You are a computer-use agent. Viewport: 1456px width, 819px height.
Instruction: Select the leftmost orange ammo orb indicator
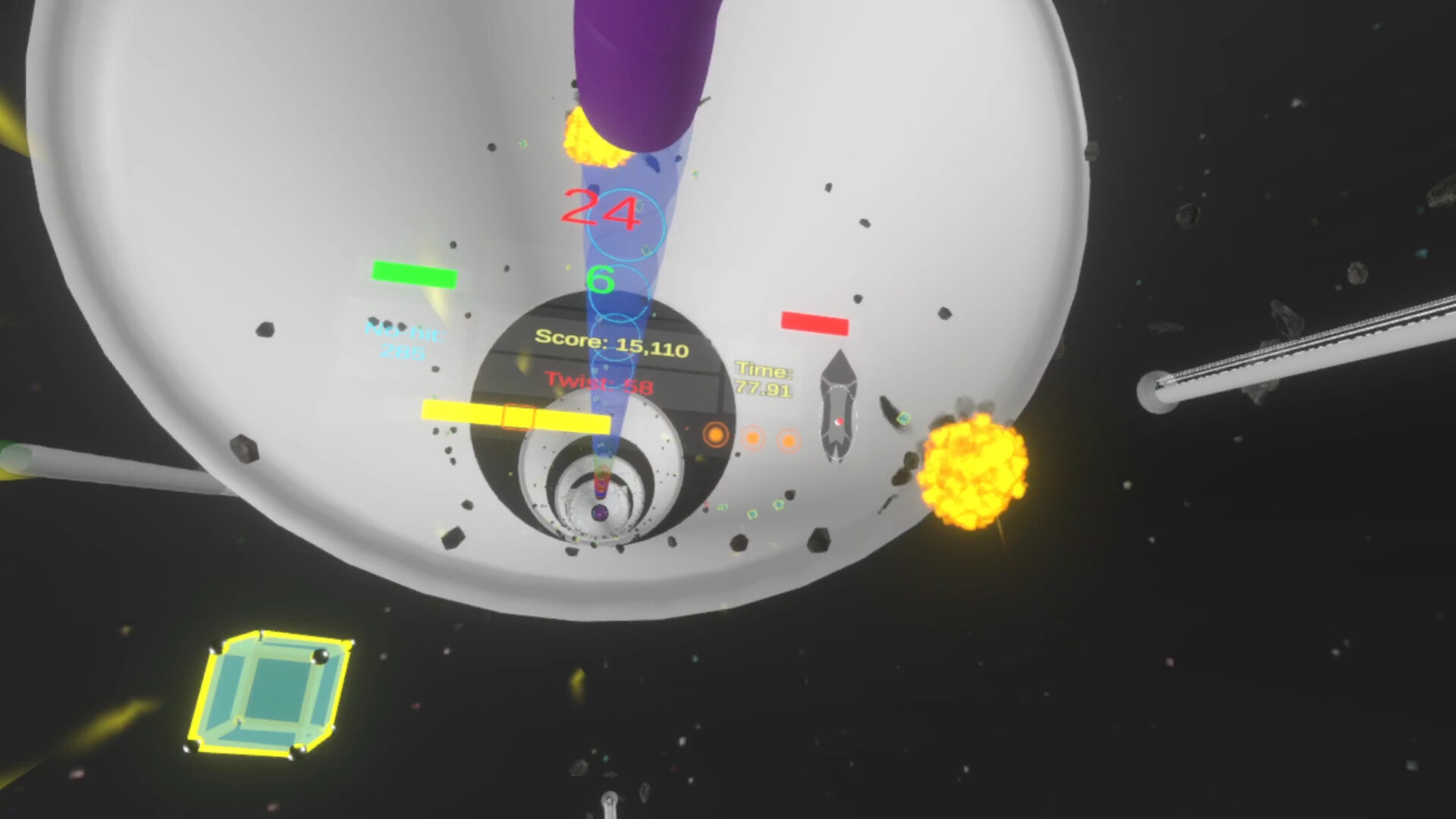pos(716,434)
